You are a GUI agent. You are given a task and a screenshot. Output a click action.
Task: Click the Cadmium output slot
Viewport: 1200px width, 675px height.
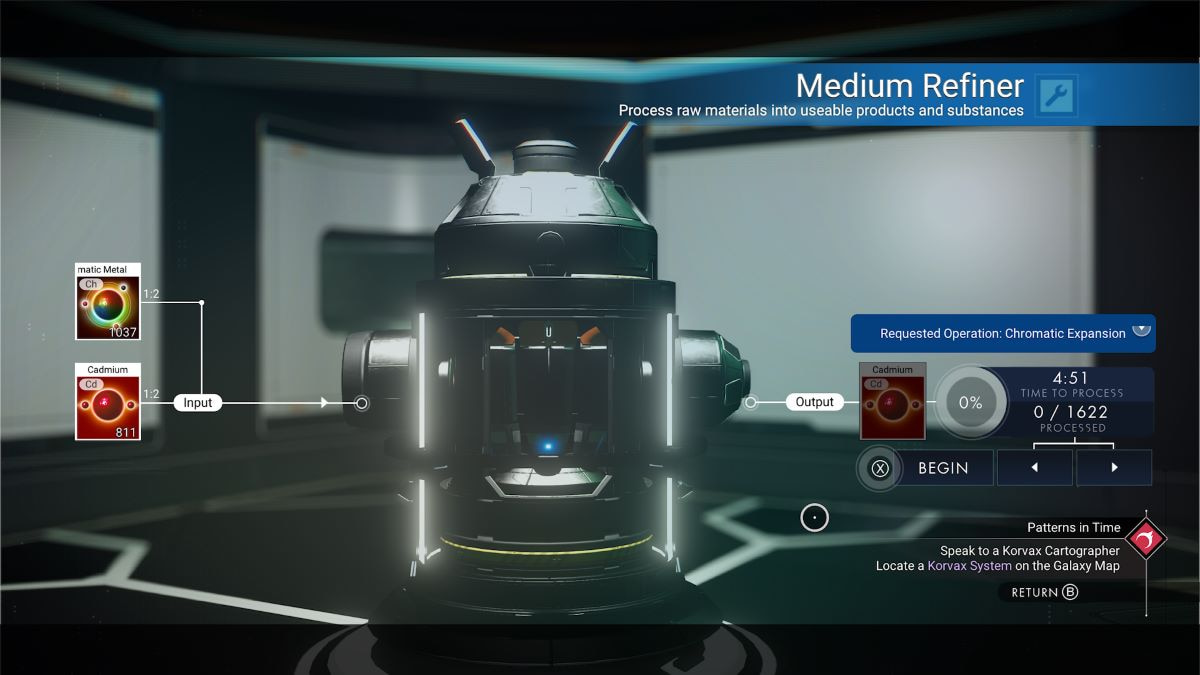click(892, 402)
